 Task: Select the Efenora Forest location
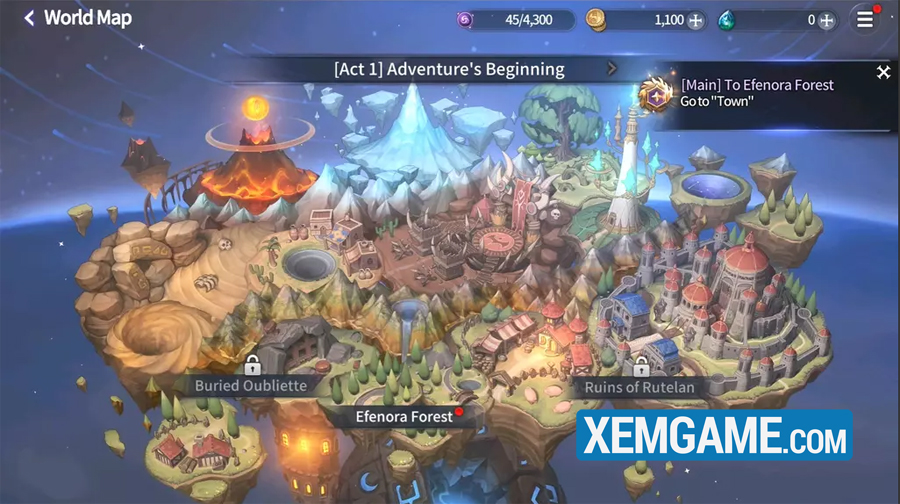coord(405,416)
